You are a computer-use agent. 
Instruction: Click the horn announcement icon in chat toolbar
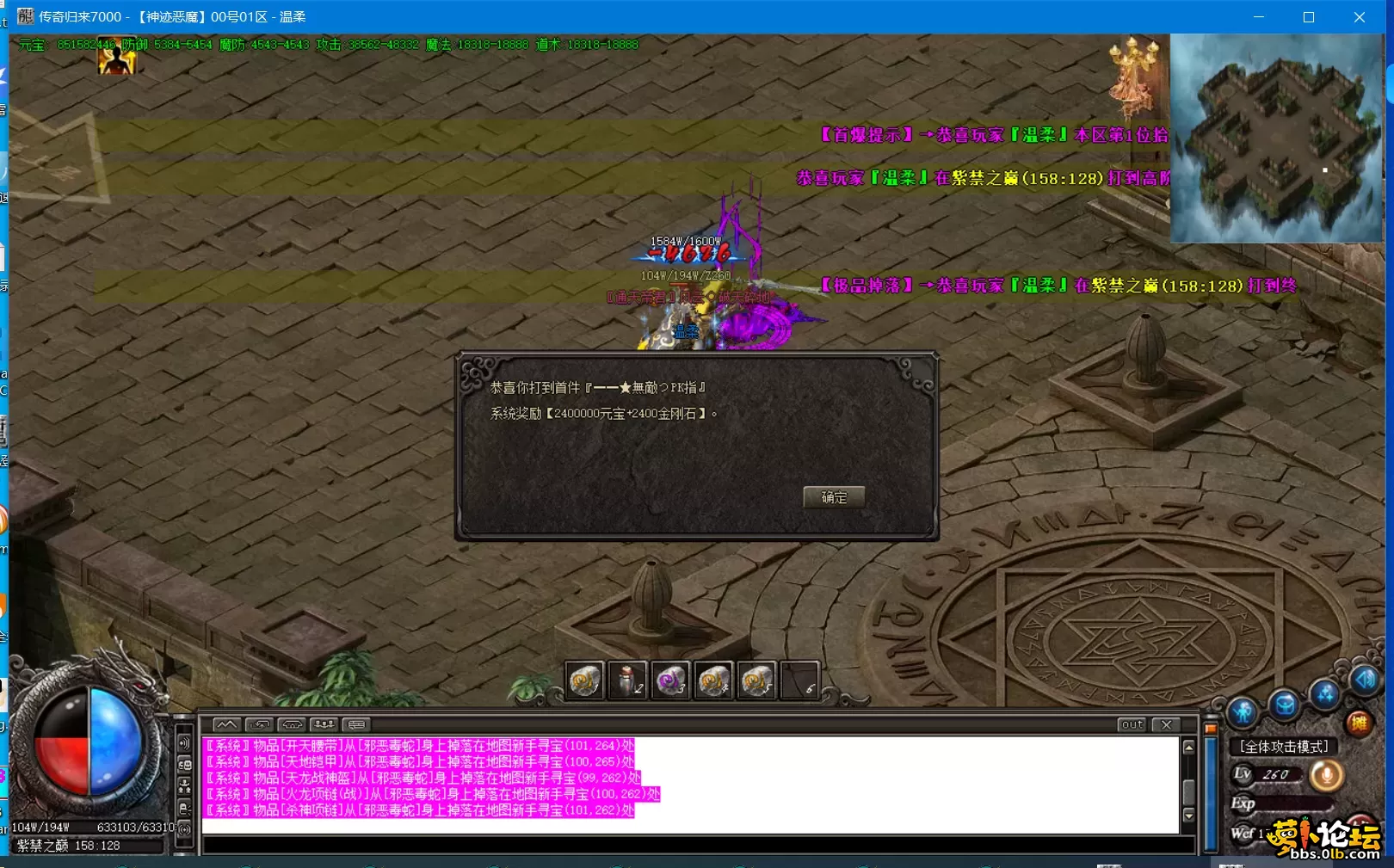[292, 724]
